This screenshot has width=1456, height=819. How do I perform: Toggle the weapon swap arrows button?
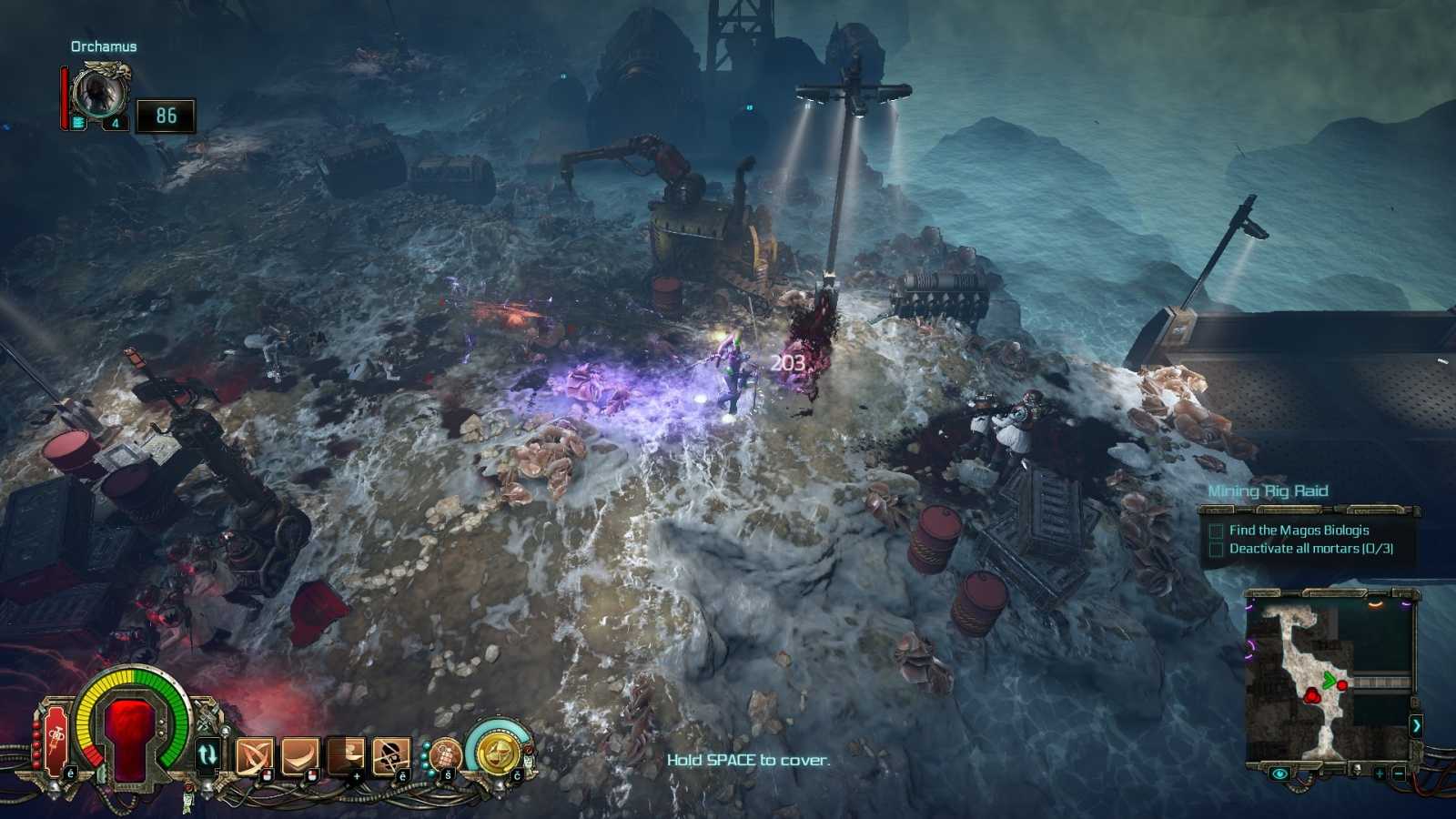pos(207,754)
